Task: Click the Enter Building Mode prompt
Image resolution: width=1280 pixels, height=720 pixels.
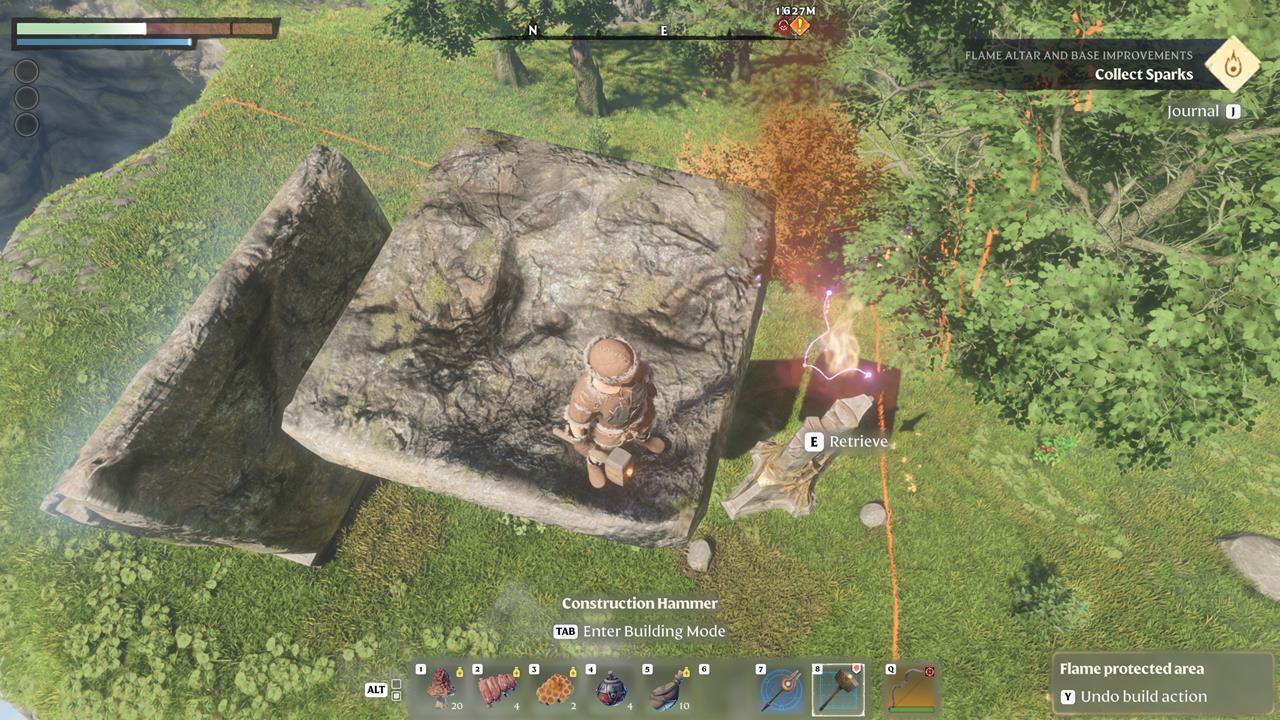Action: click(640, 631)
